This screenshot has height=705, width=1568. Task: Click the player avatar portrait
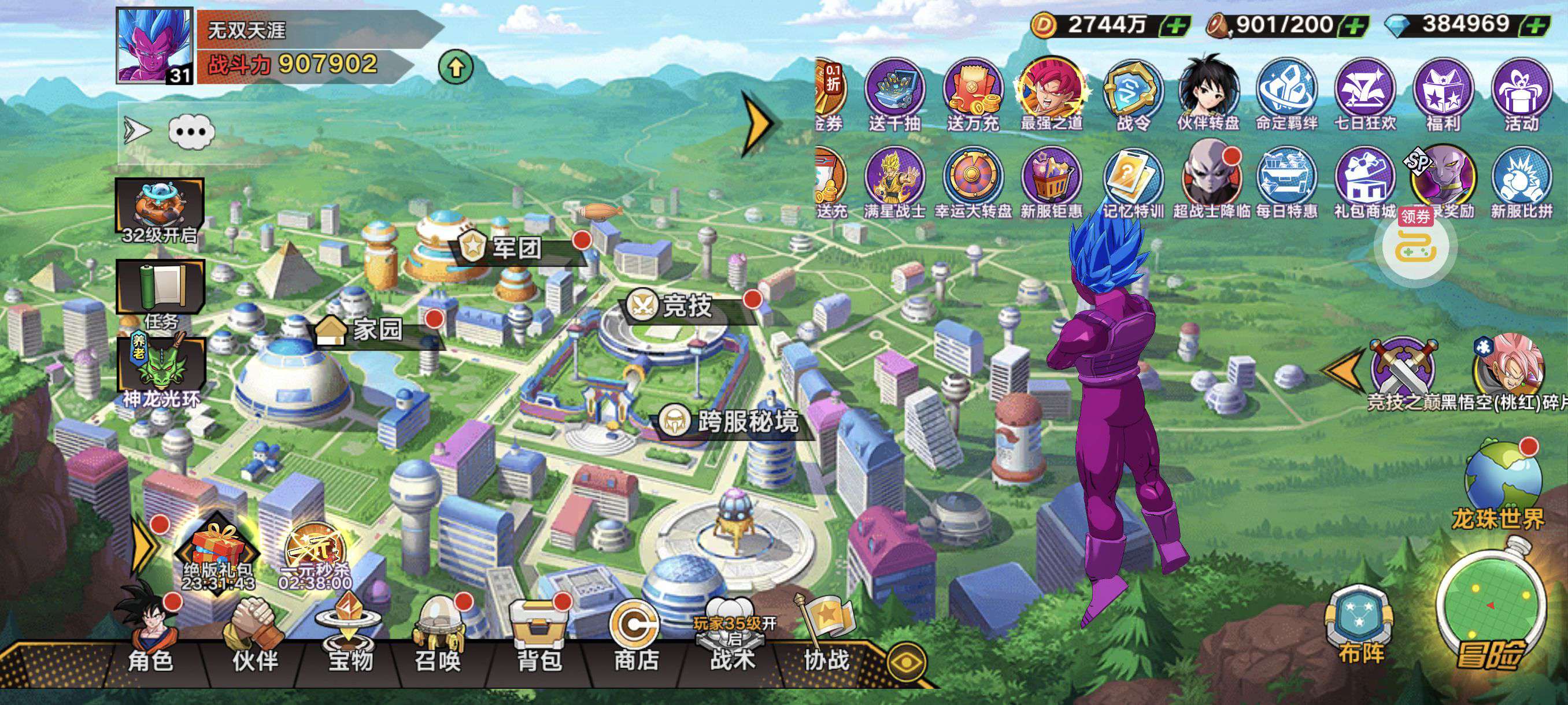(x=155, y=46)
